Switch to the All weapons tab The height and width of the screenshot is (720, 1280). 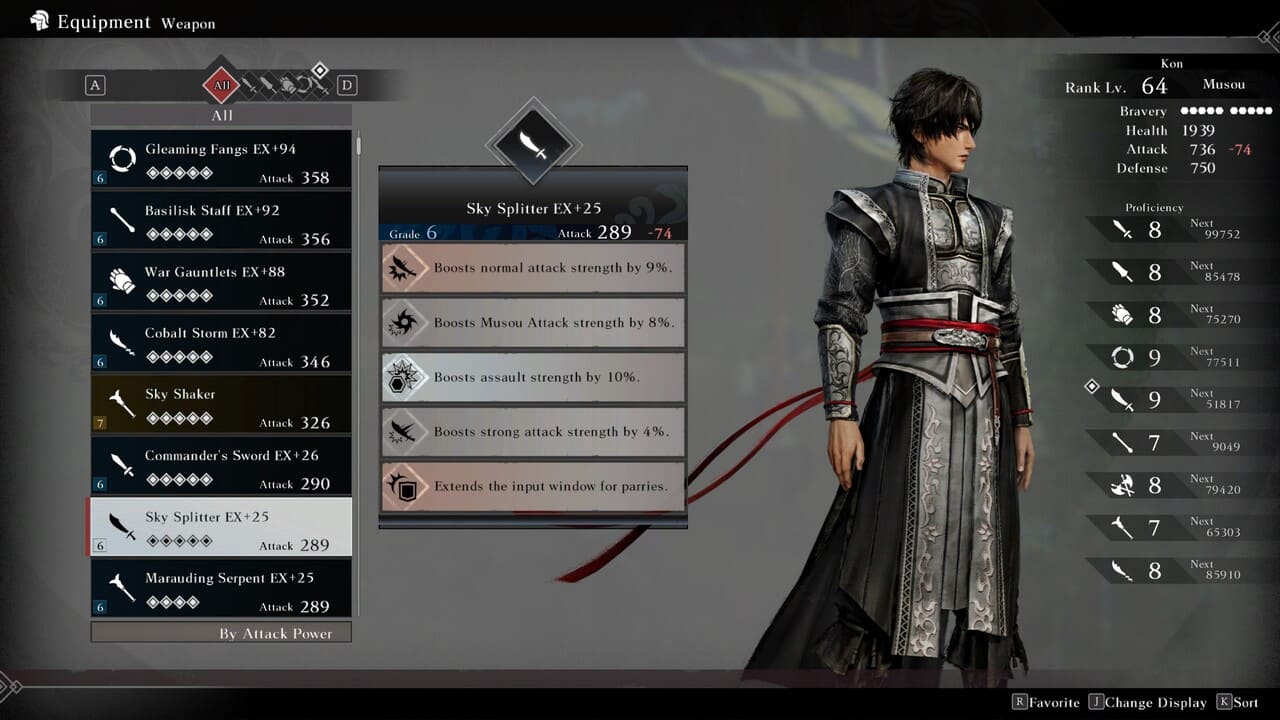[x=221, y=86]
